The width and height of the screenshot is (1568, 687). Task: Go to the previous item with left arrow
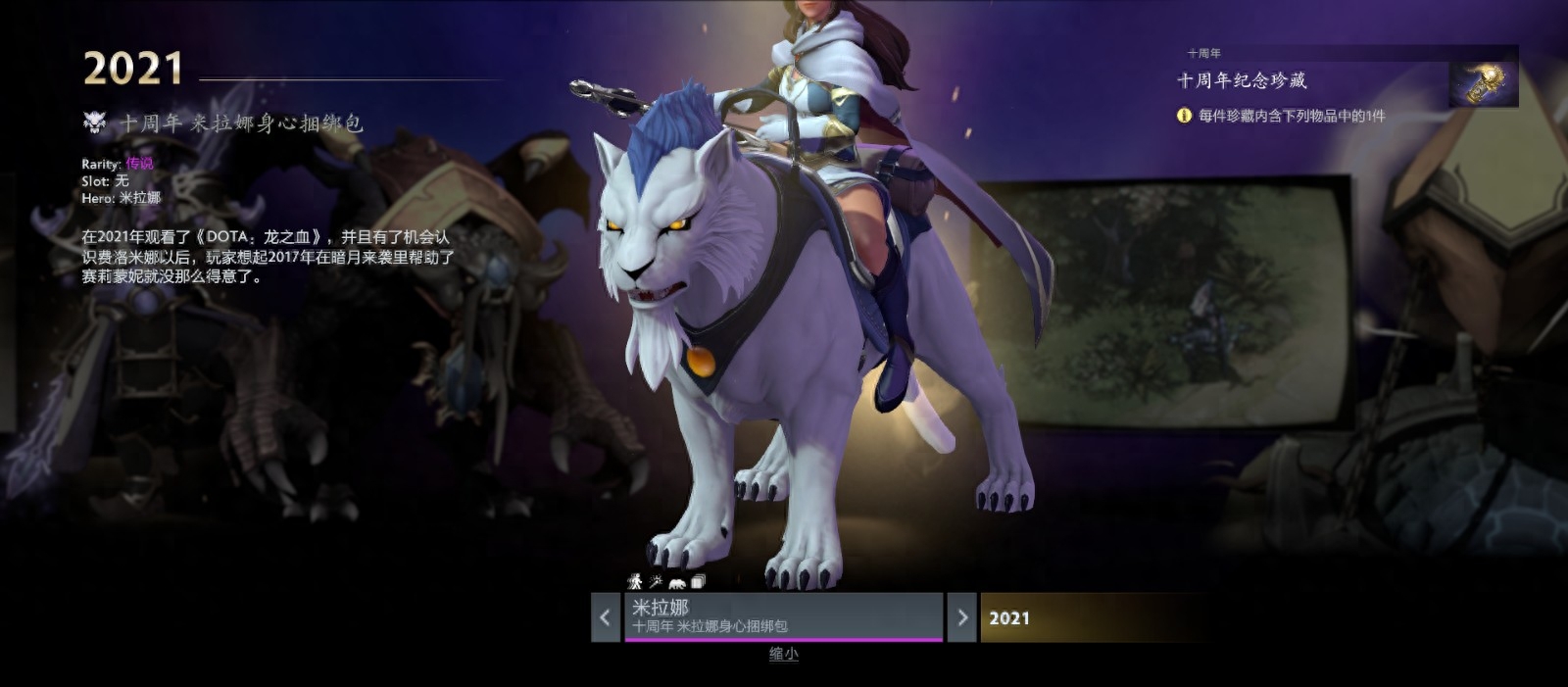pos(606,617)
